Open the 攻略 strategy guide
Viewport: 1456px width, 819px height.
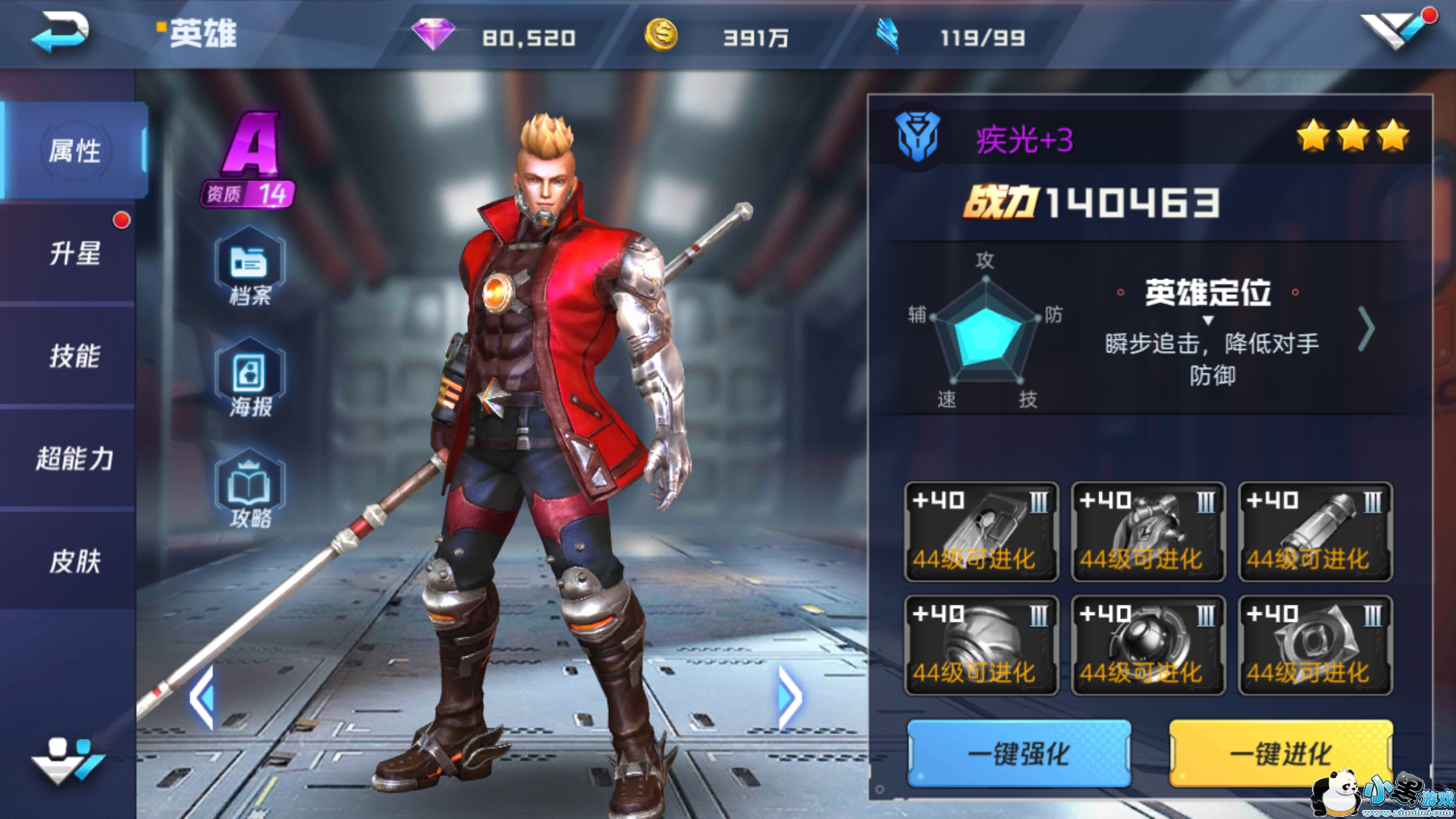[249, 490]
